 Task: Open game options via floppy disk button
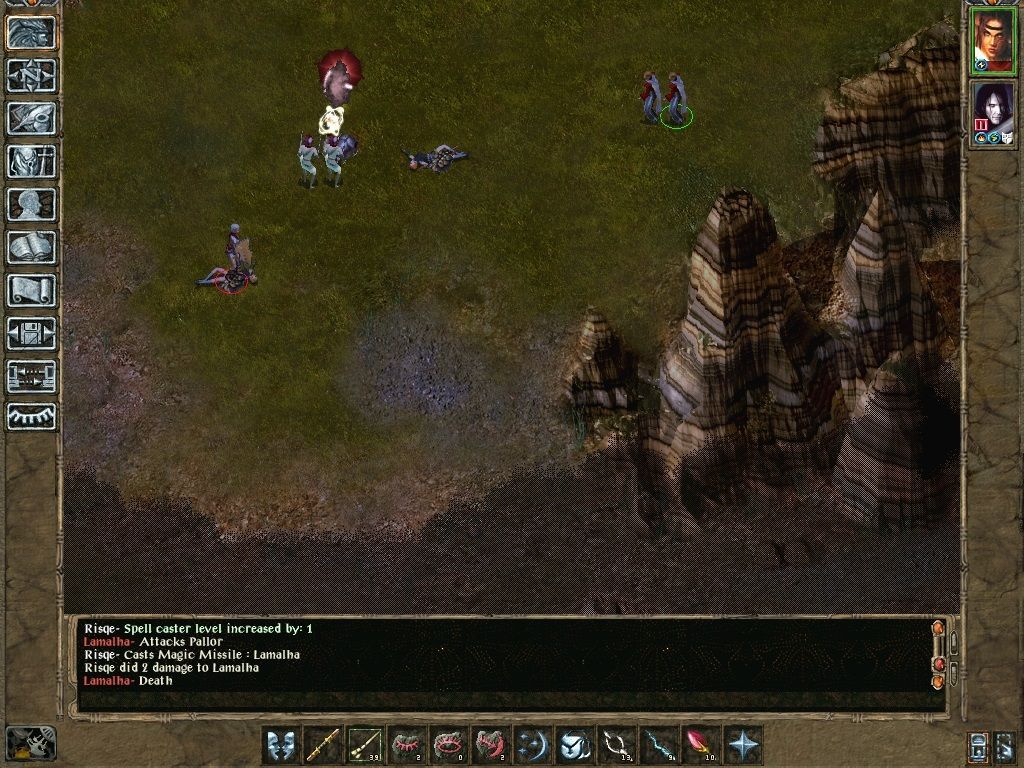[x=32, y=333]
